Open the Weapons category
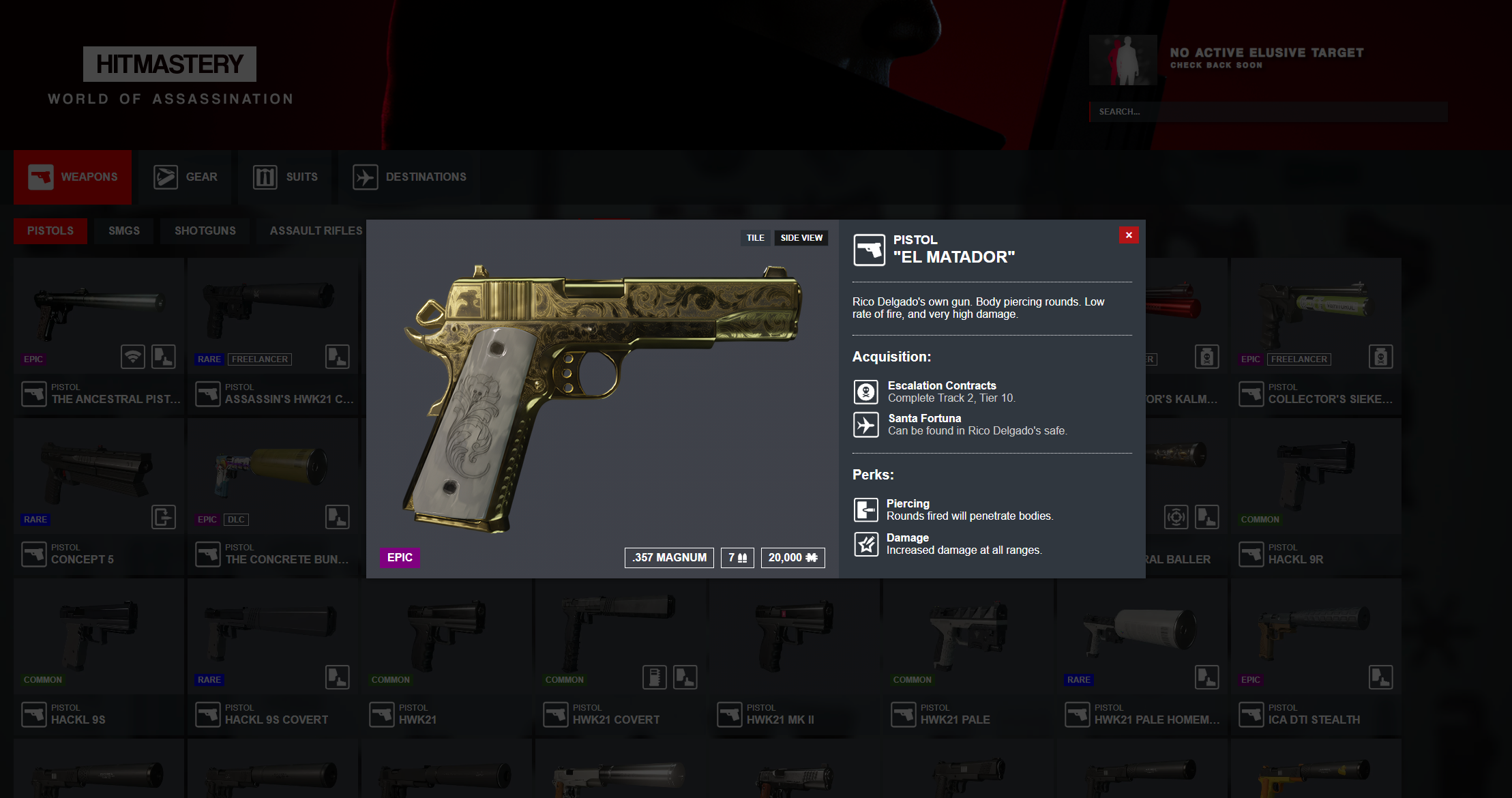 73,177
